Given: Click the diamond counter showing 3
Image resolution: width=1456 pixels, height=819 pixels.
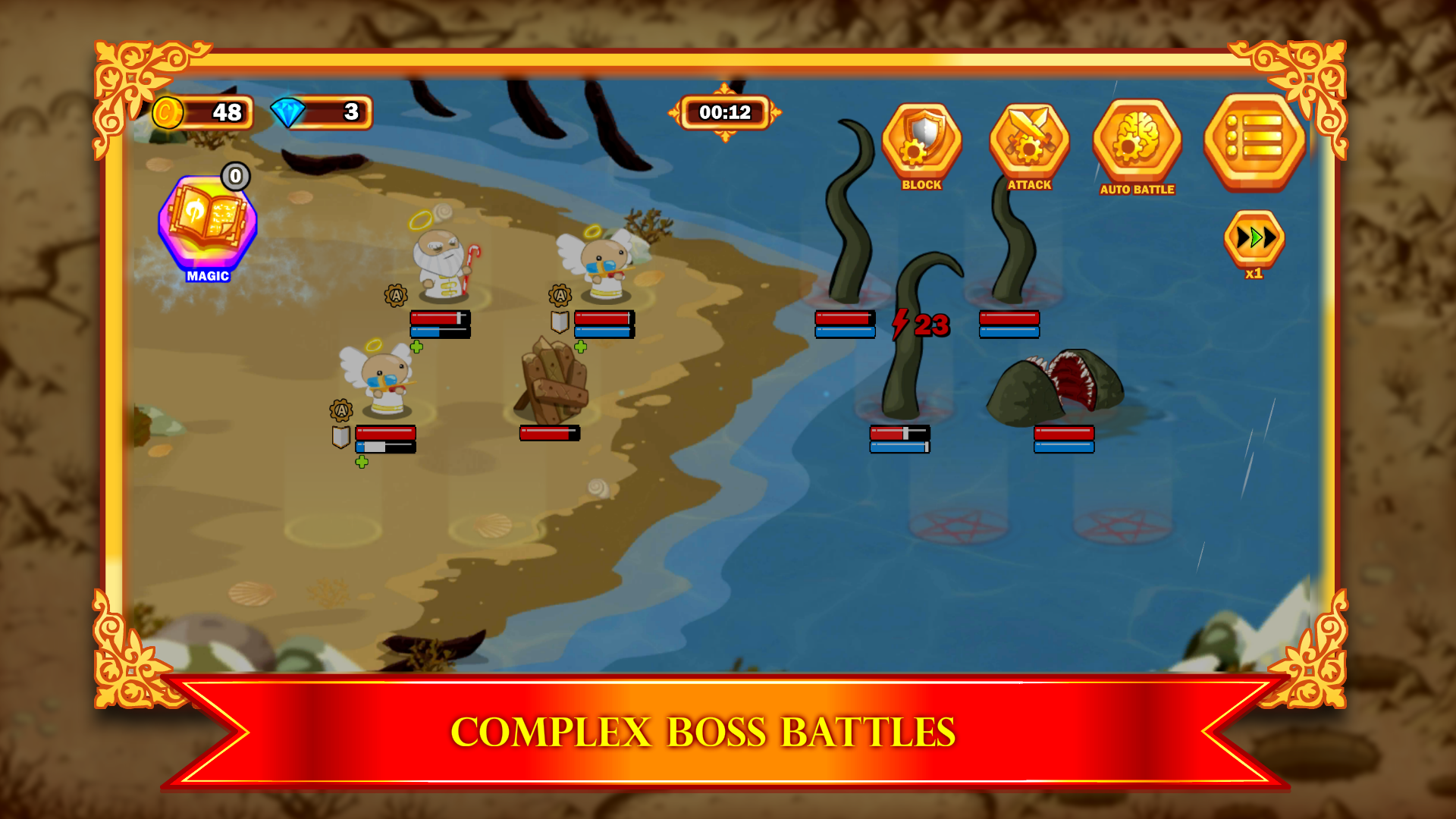Looking at the screenshot, I should point(322,111).
